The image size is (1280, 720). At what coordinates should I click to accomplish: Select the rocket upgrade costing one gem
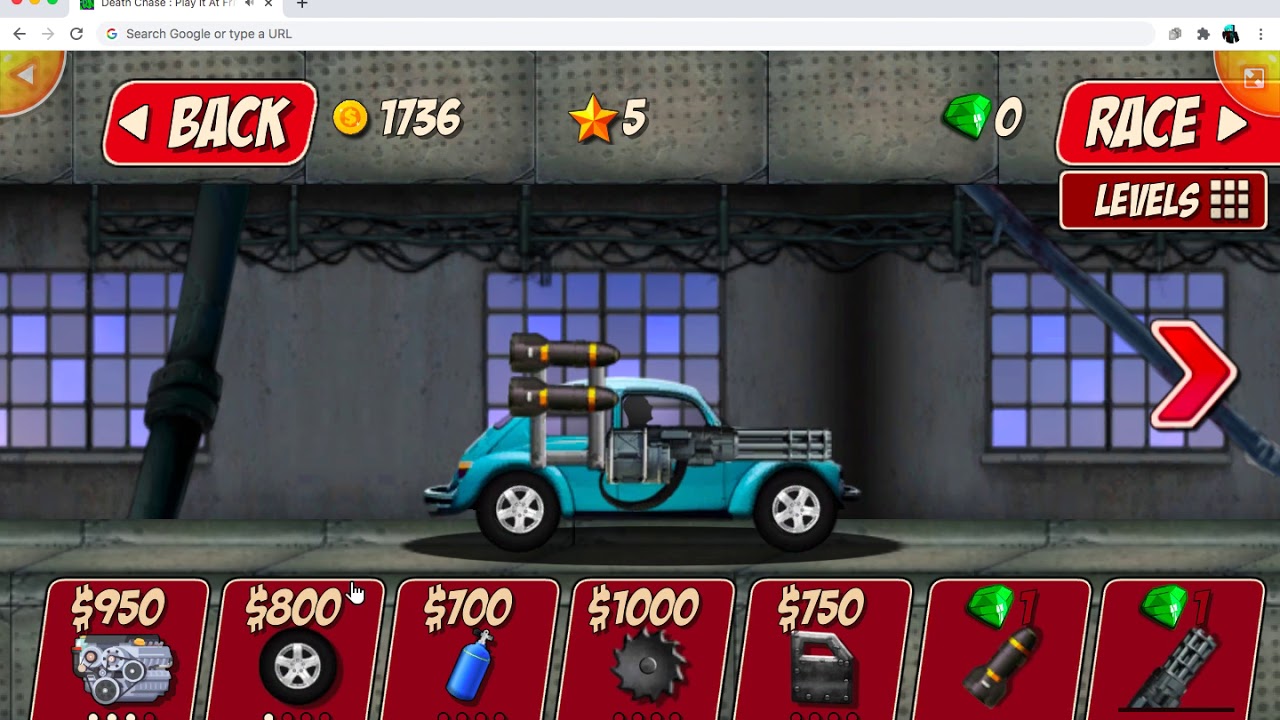coord(1004,648)
